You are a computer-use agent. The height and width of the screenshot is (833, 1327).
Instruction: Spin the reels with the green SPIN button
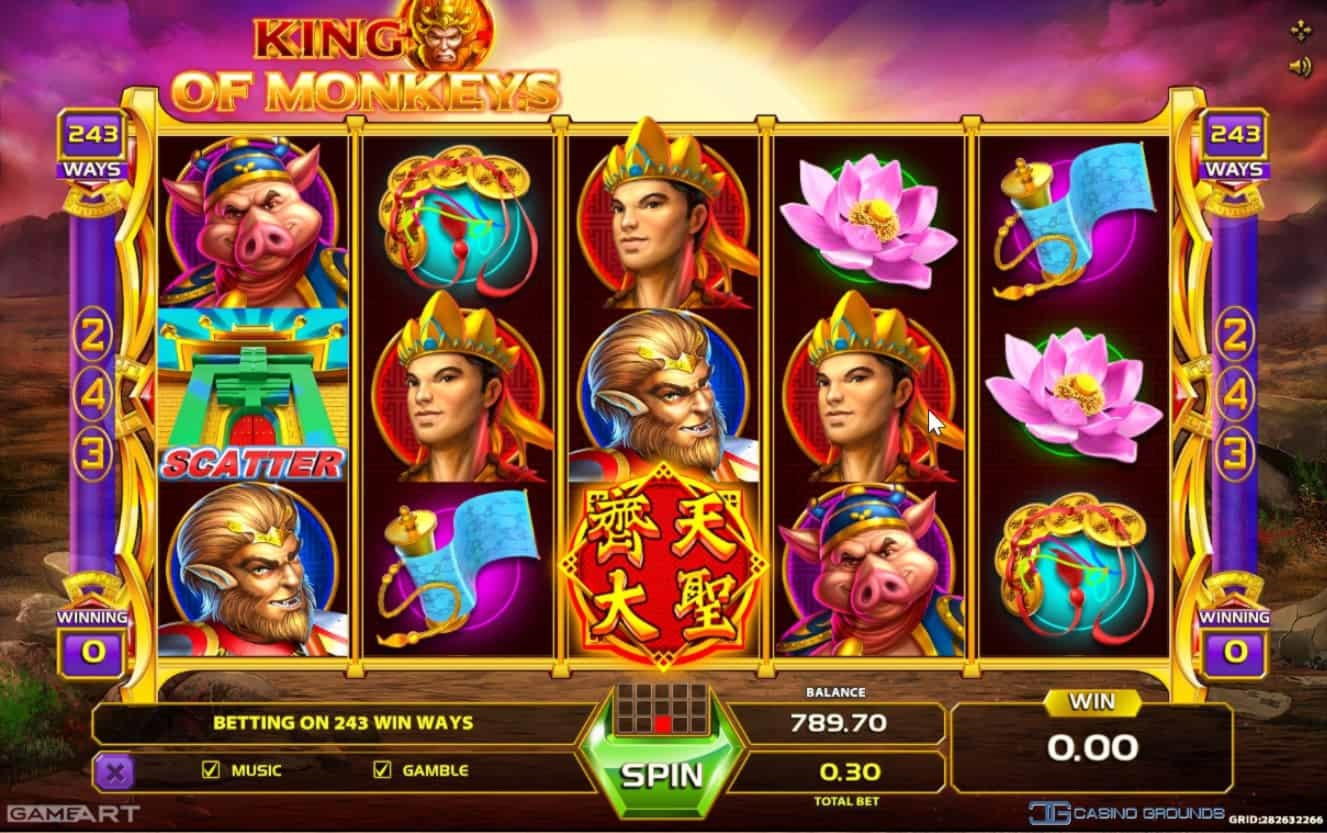click(661, 774)
